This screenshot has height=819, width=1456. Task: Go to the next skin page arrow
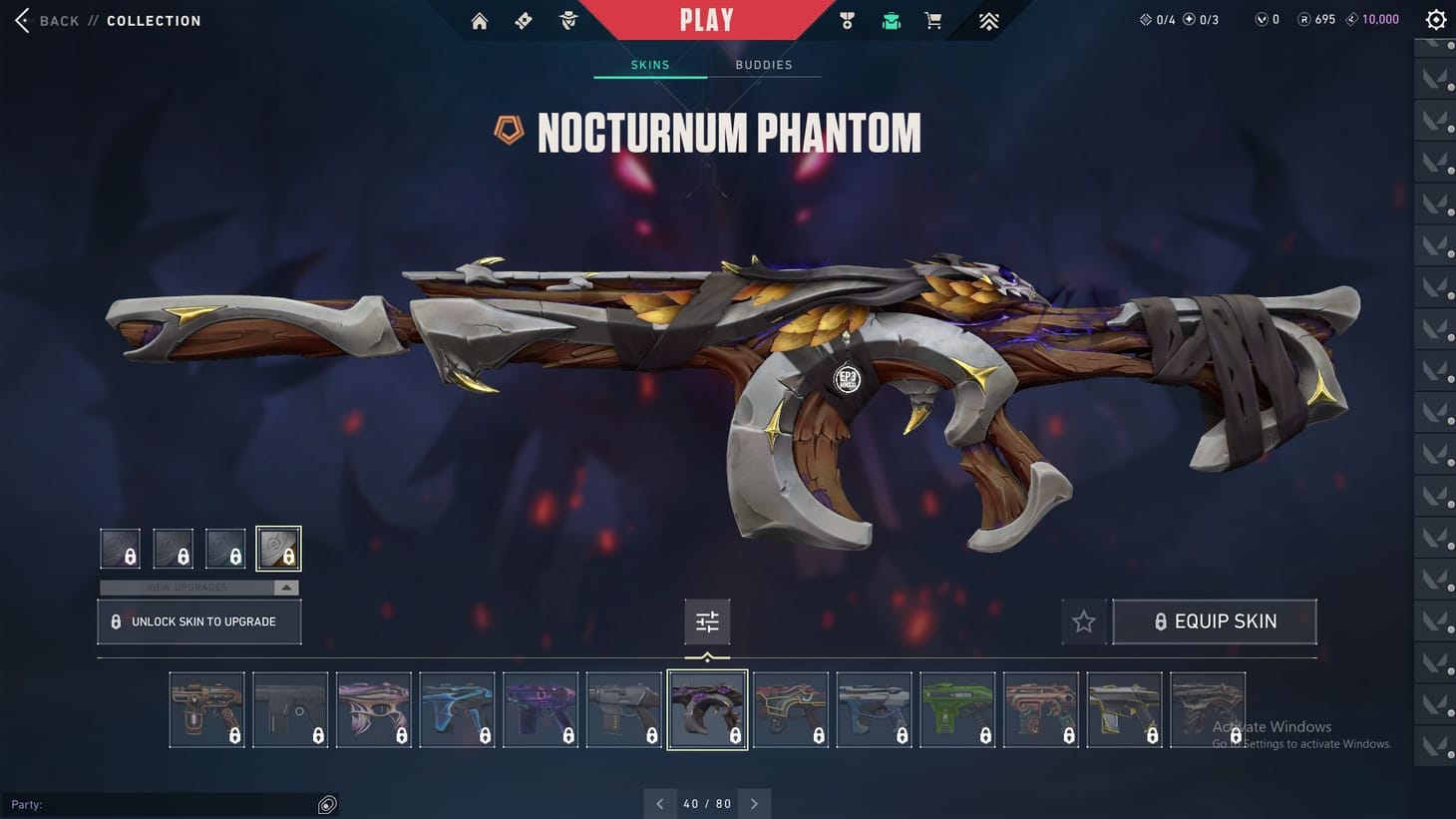coord(755,803)
